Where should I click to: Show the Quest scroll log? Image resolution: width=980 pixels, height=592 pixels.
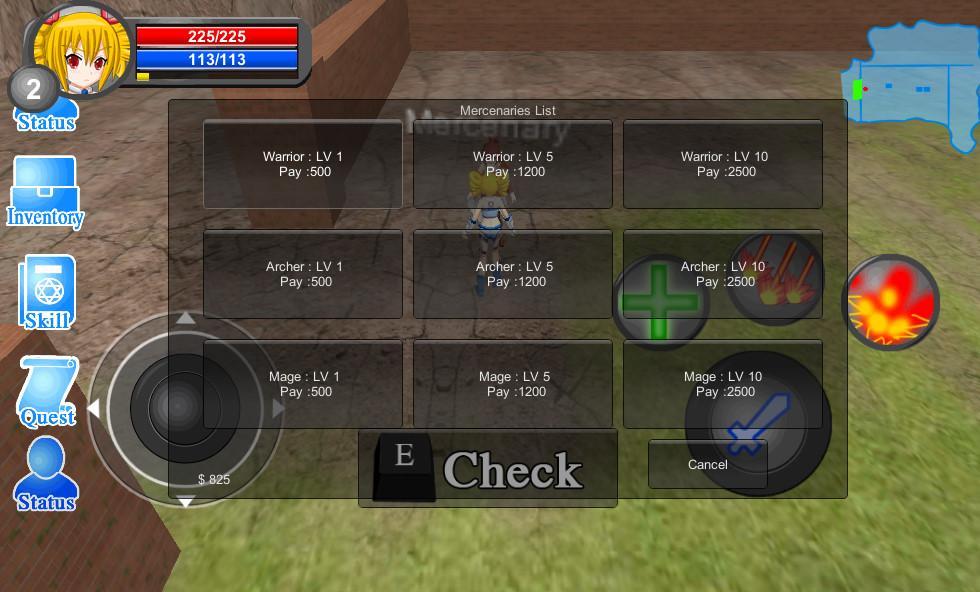[x=47, y=391]
